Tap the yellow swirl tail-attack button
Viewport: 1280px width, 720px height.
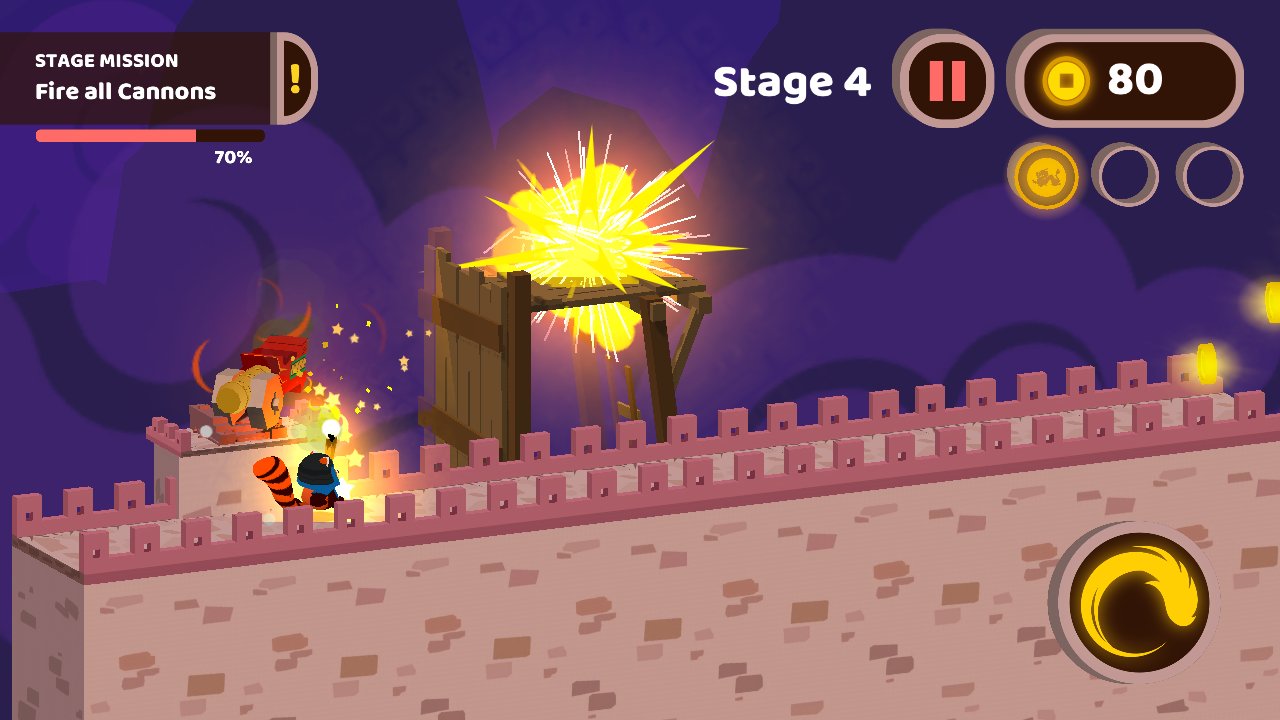(1138, 602)
